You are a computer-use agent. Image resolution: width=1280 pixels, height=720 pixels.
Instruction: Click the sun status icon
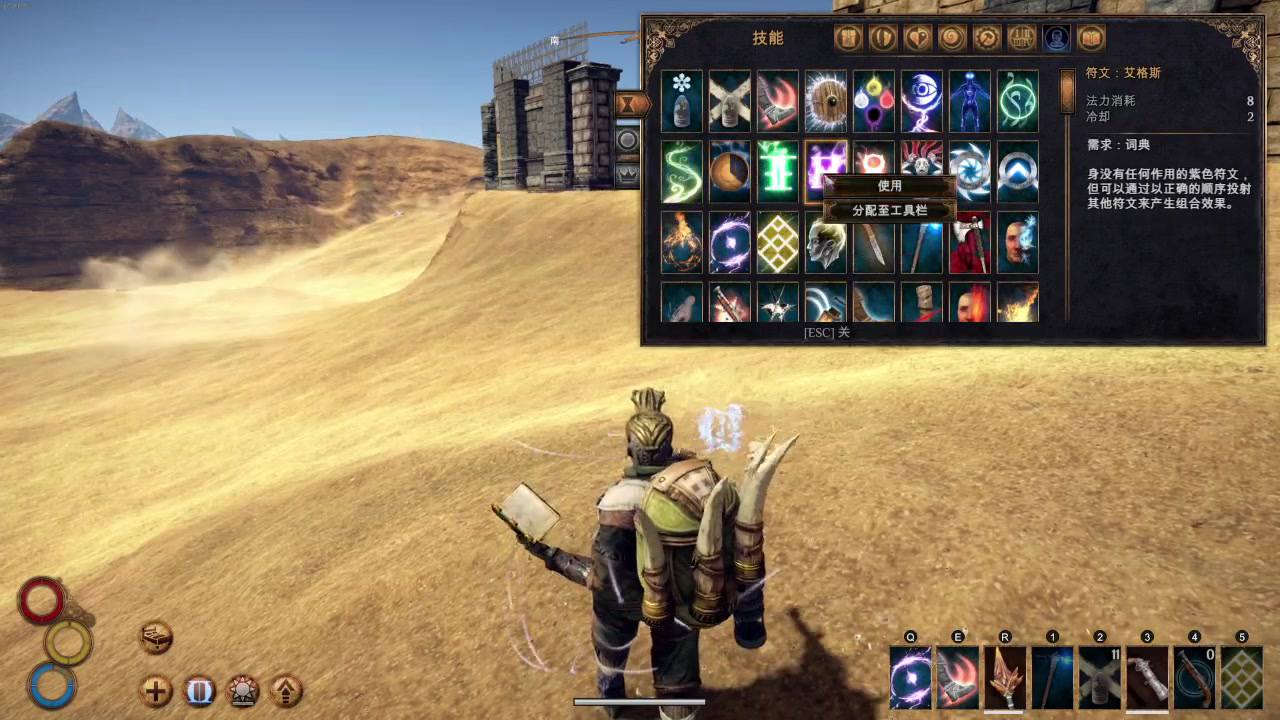point(243,691)
